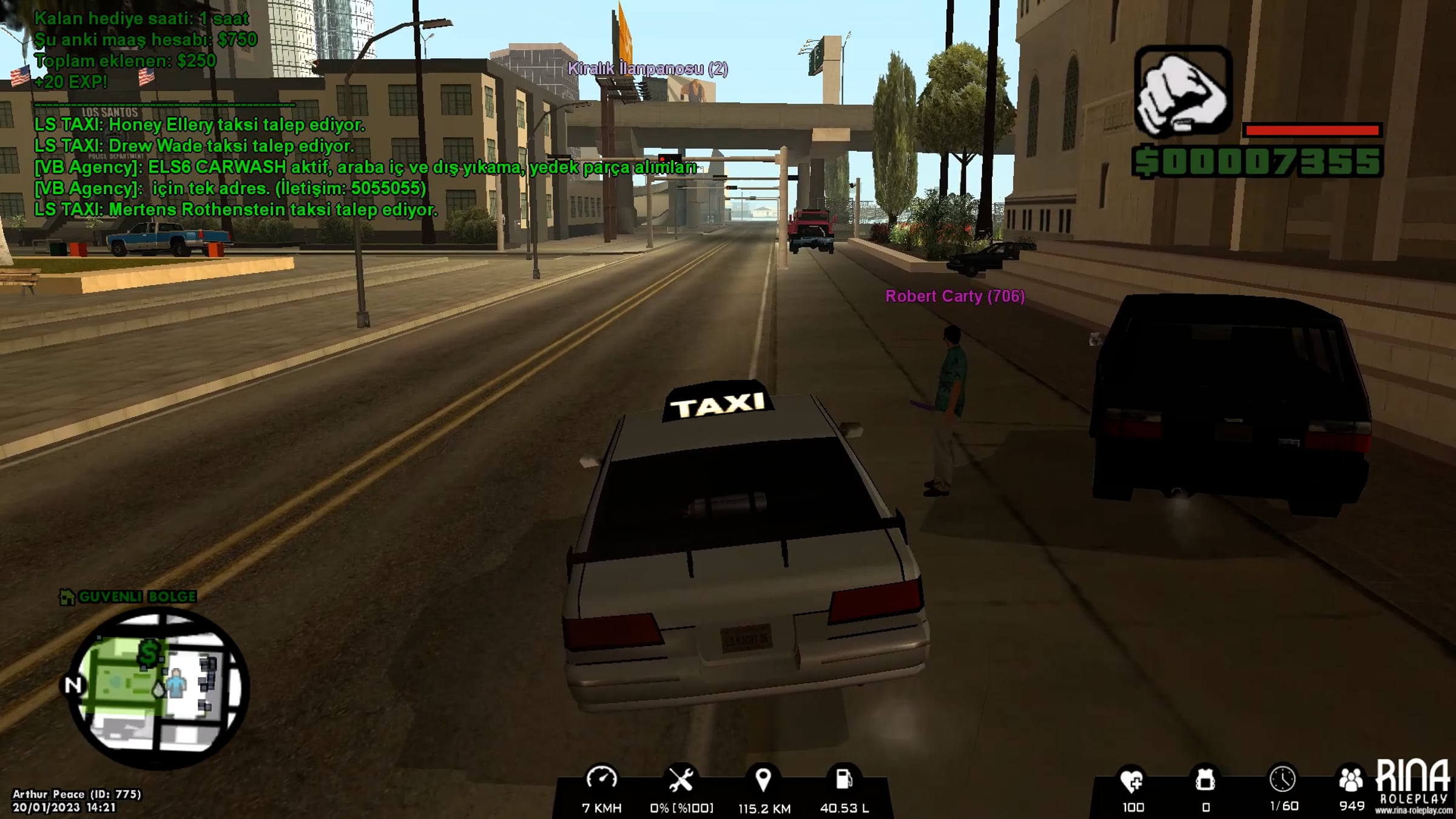
Task: Click the clock icon
Action: (1282, 779)
